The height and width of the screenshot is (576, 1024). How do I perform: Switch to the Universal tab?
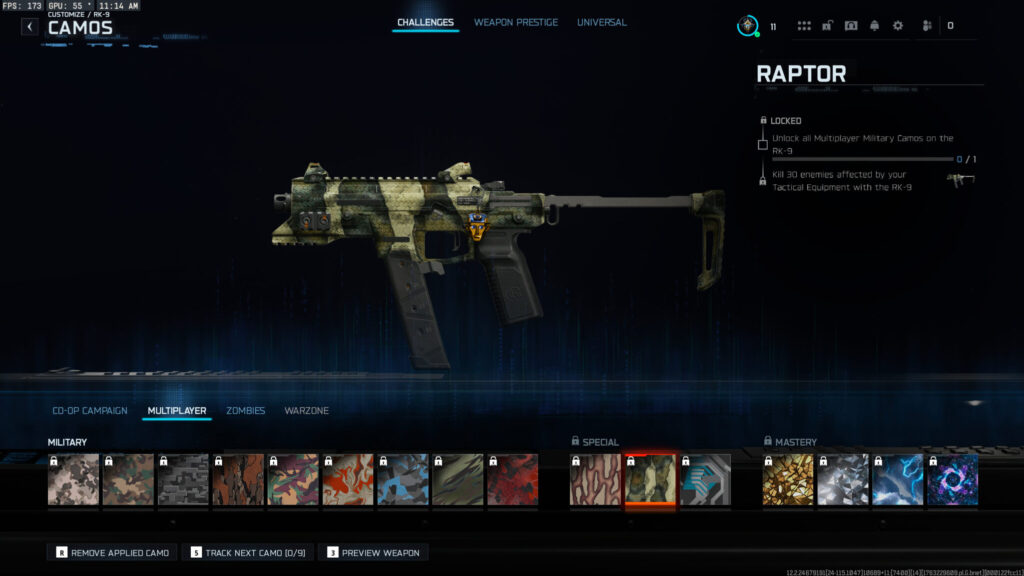pos(602,22)
